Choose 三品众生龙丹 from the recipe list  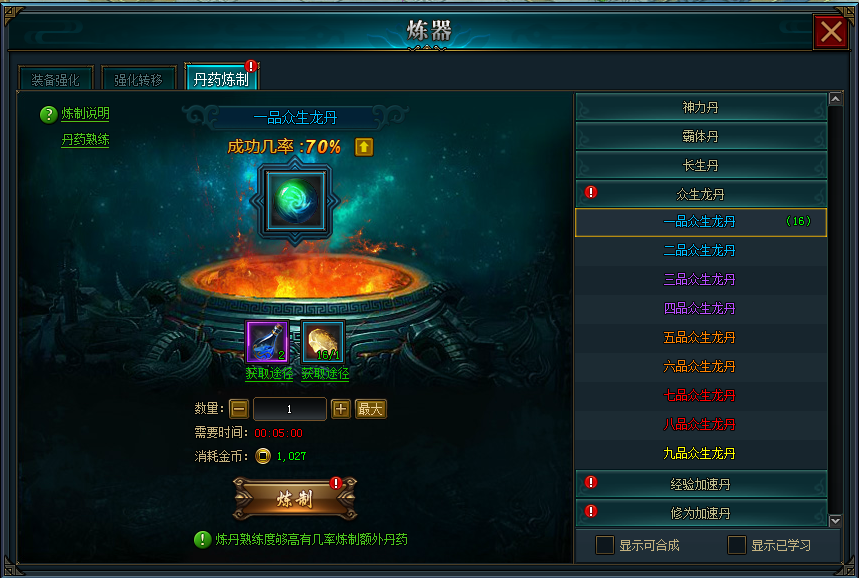[x=699, y=279]
